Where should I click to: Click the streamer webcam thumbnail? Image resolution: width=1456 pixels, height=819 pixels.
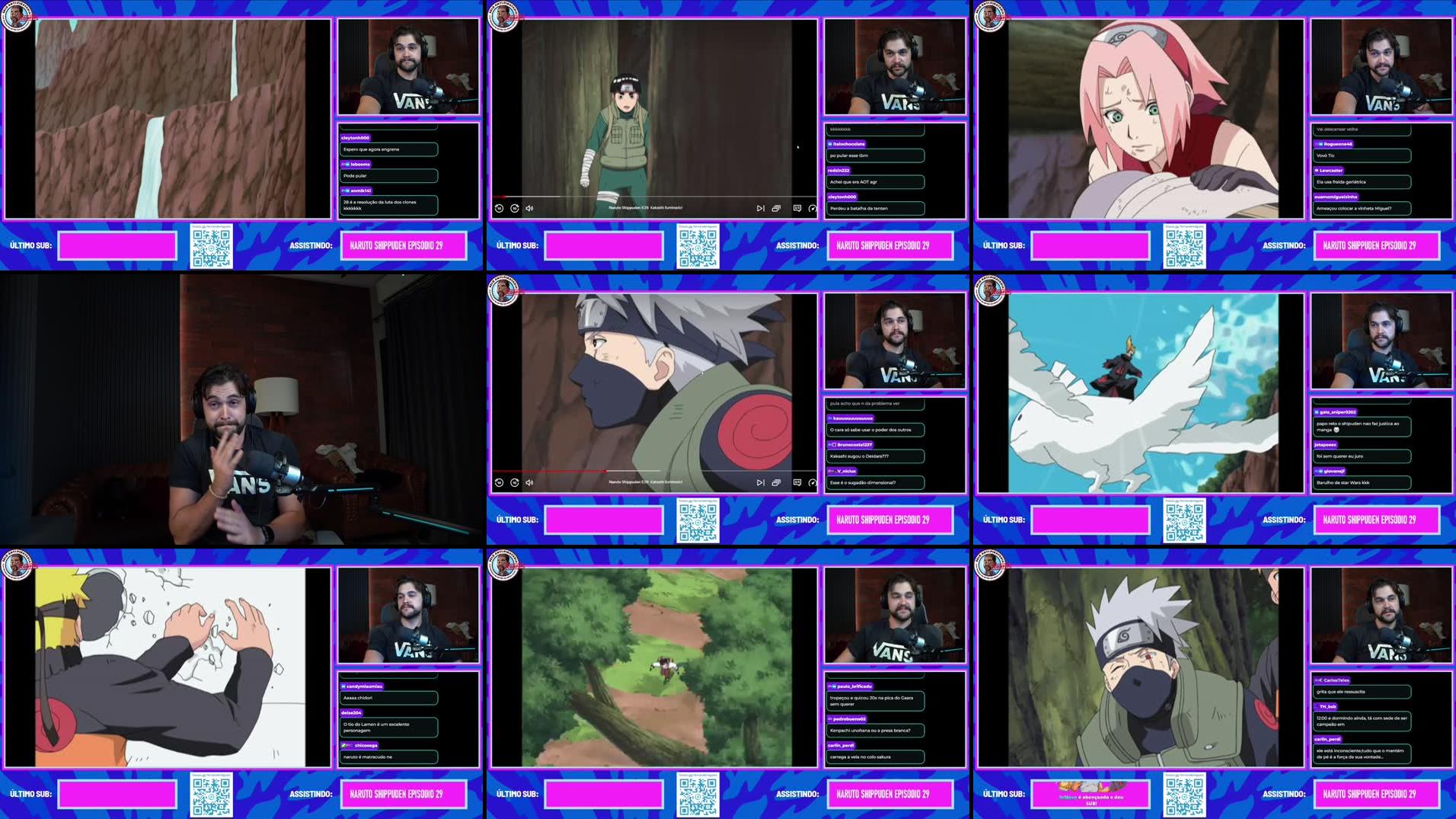pyautogui.click(x=409, y=65)
